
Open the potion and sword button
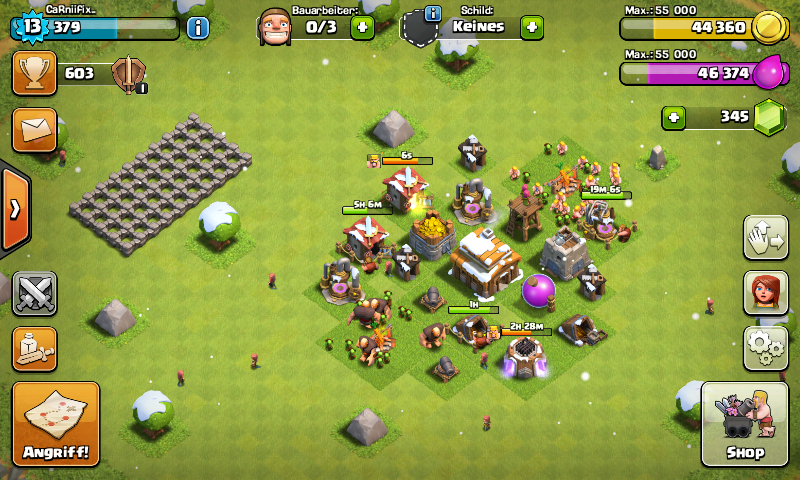tap(34, 347)
